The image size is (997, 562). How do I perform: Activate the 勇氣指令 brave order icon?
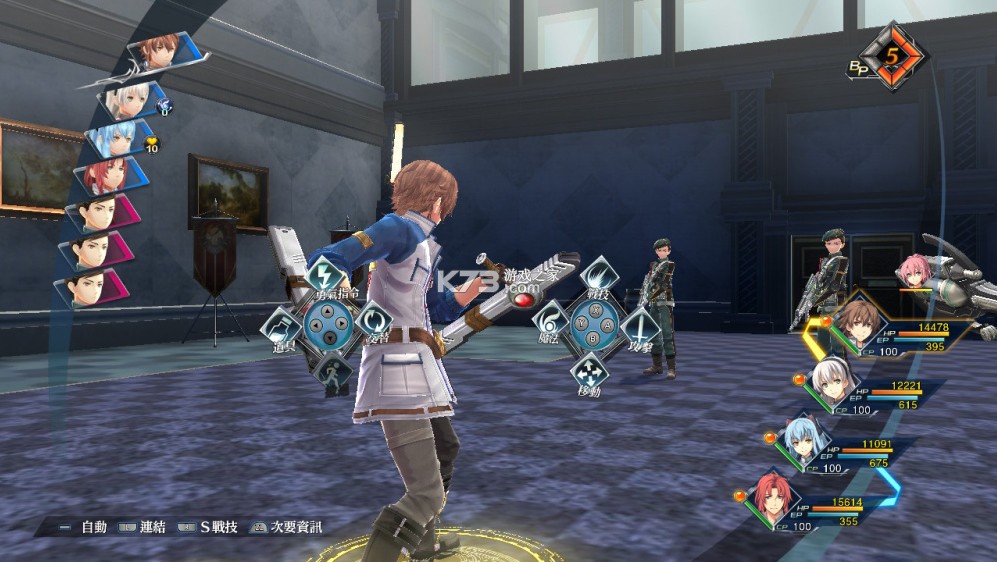323,276
